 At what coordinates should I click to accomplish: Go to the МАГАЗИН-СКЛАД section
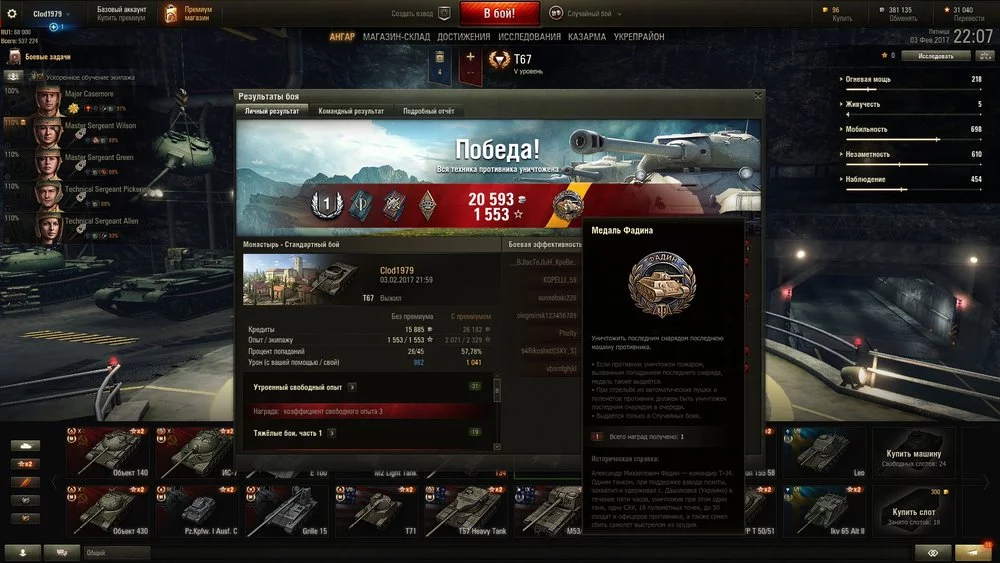click(395, 37)
